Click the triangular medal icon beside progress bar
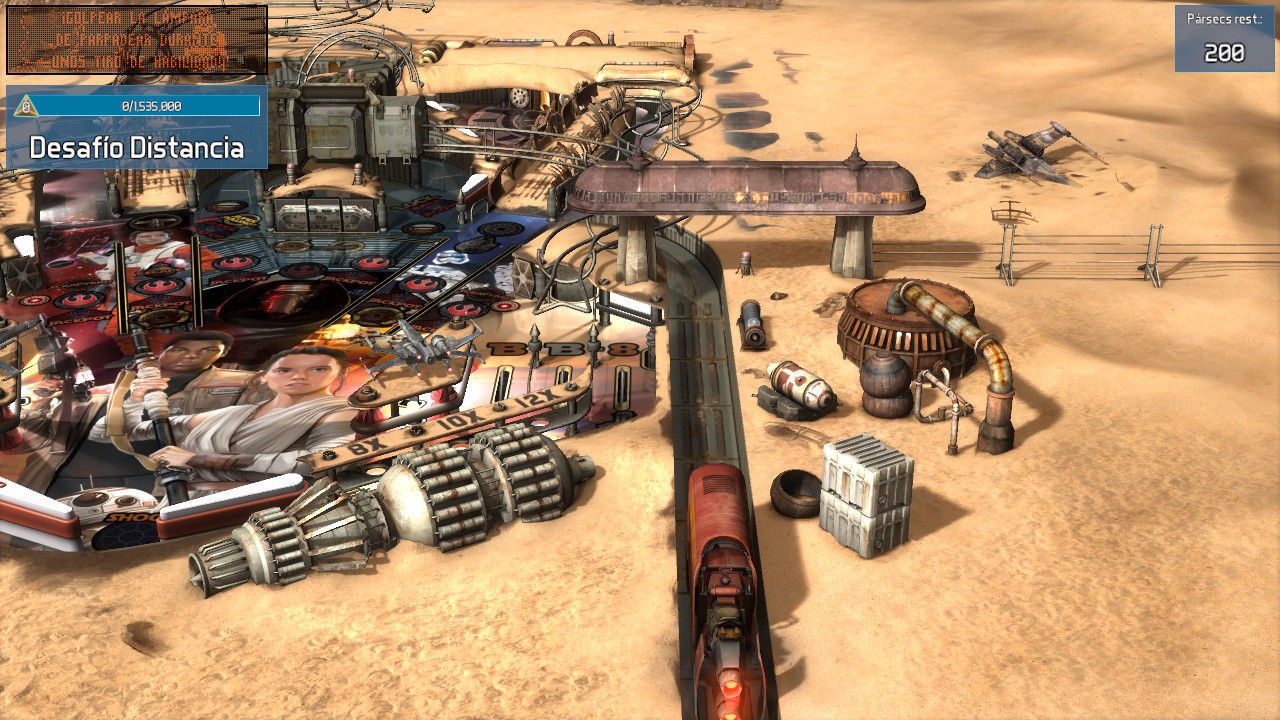Screen dimensions: 1280x720 click(26, 106)
